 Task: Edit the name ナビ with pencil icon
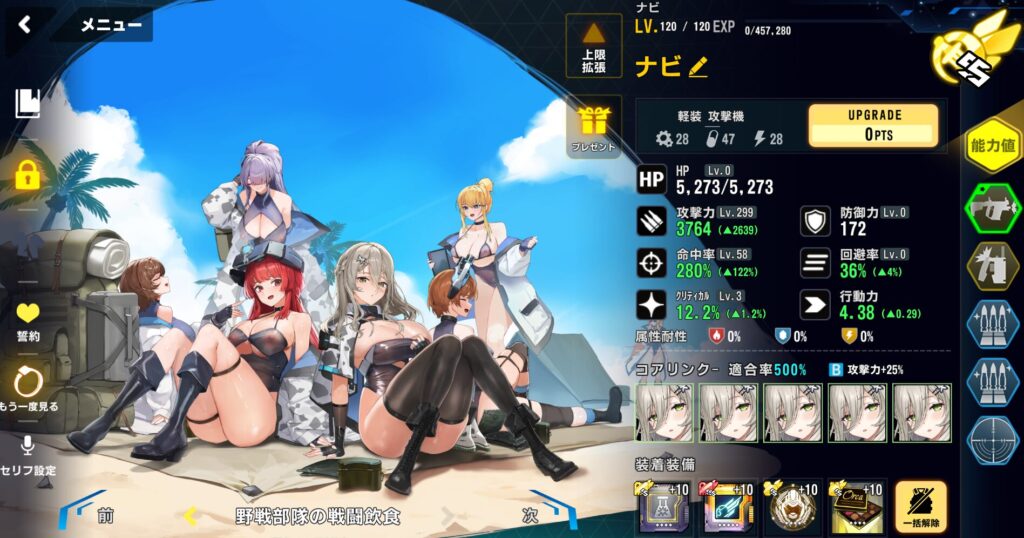(x=698, y=67)
